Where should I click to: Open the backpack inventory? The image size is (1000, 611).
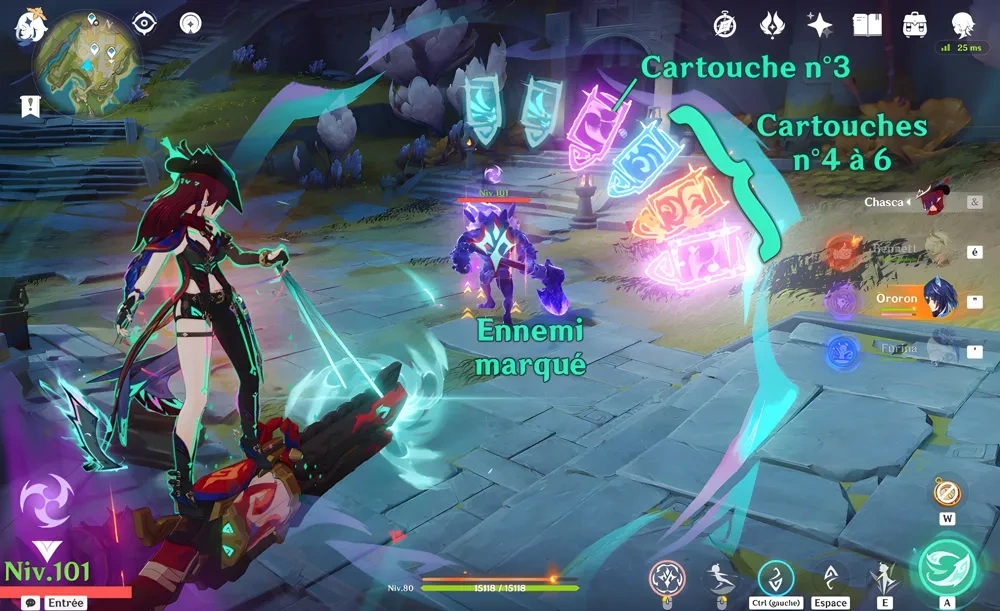[x=914, y=25]
